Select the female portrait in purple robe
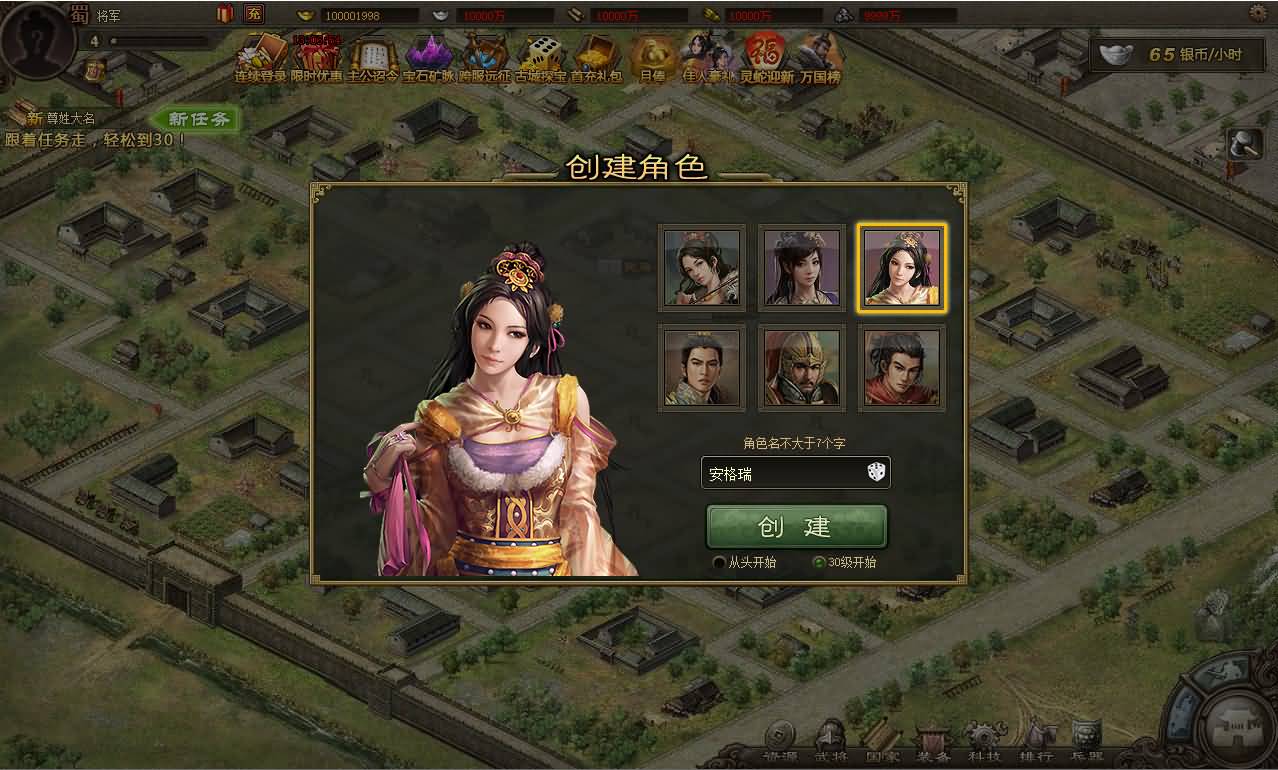The image size is (1278, 770). click(802, 268)
